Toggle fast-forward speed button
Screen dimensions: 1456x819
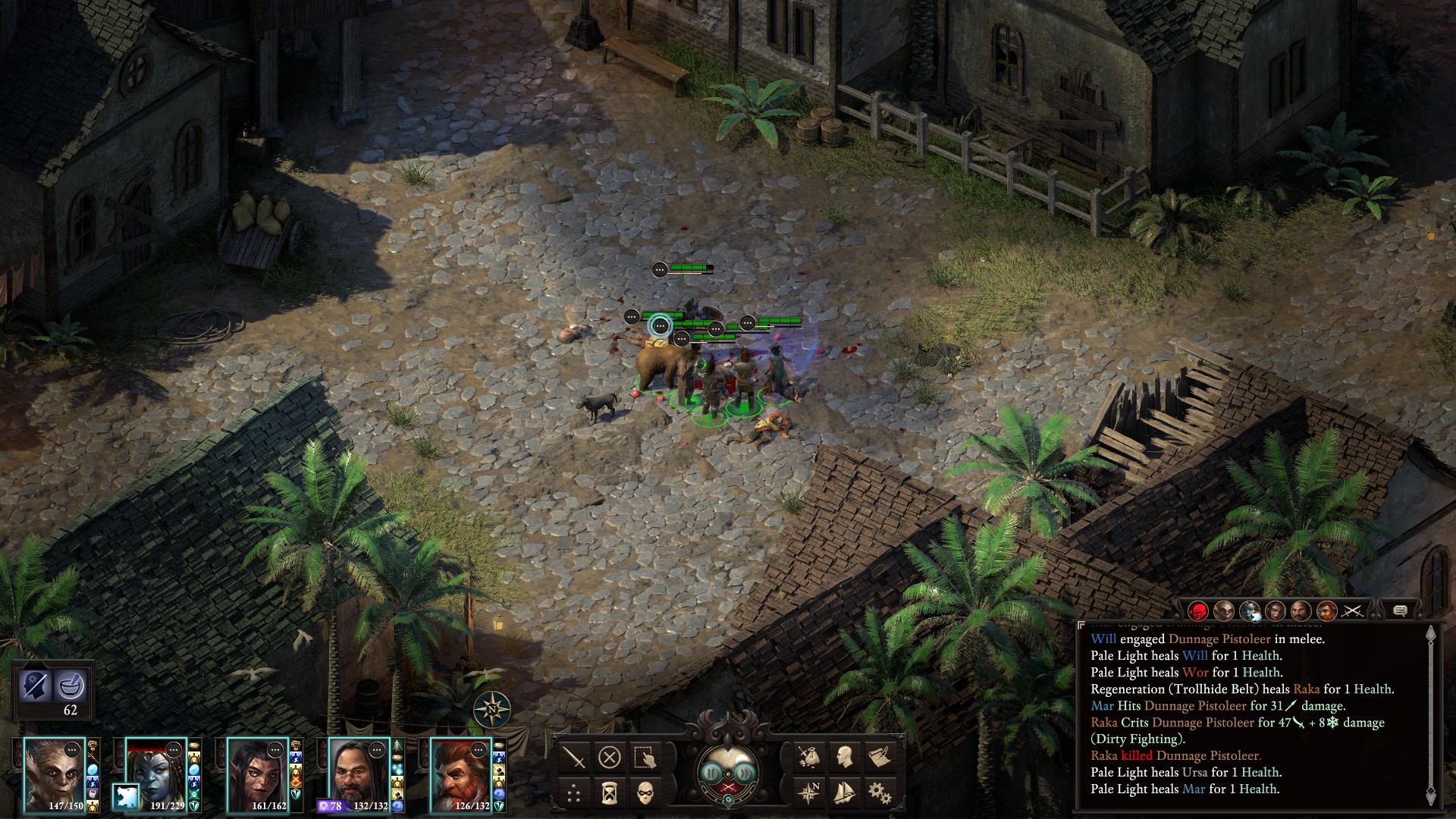point(746,773)
